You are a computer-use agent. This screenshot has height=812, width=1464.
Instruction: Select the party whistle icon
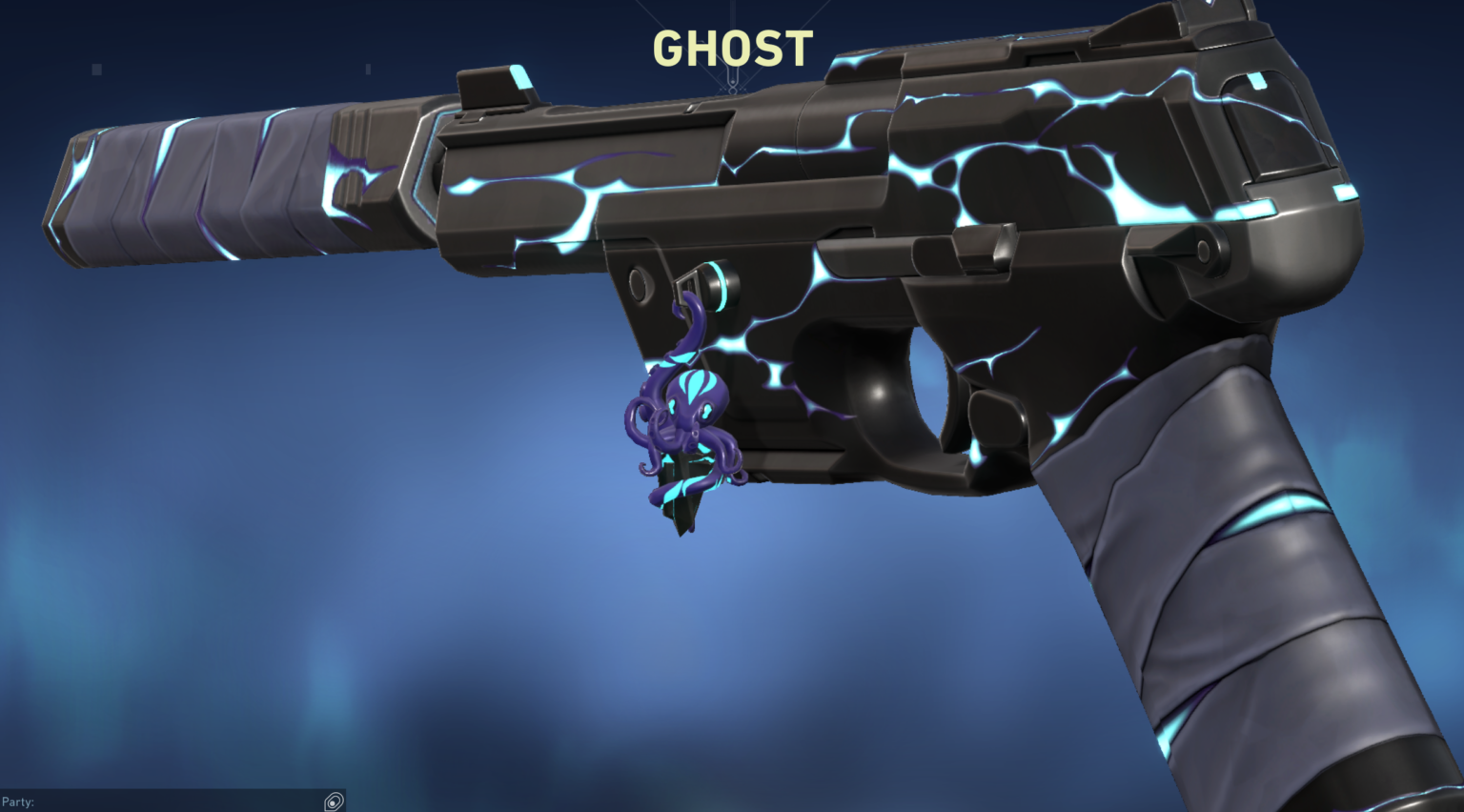[x=334, y=802]
